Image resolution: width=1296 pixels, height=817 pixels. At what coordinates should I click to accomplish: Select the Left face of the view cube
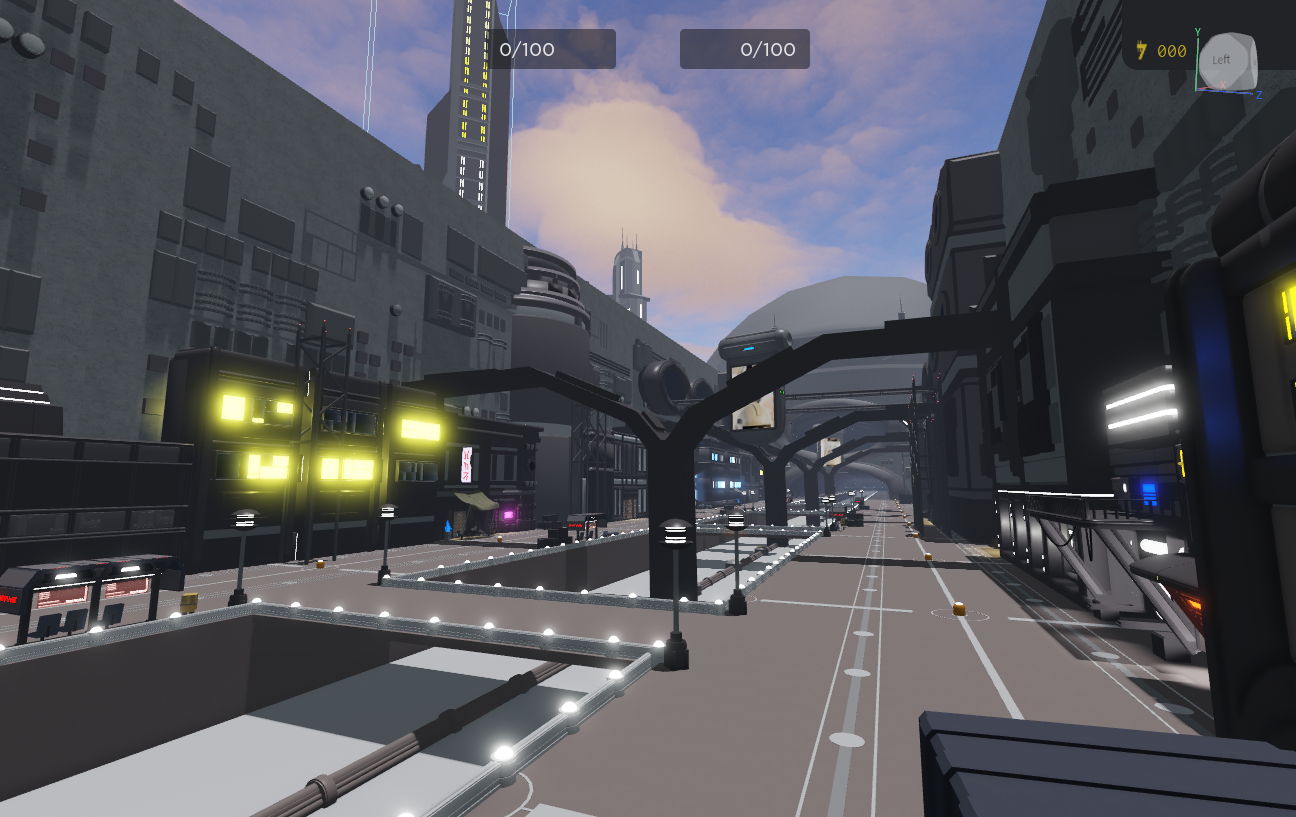1221,60
